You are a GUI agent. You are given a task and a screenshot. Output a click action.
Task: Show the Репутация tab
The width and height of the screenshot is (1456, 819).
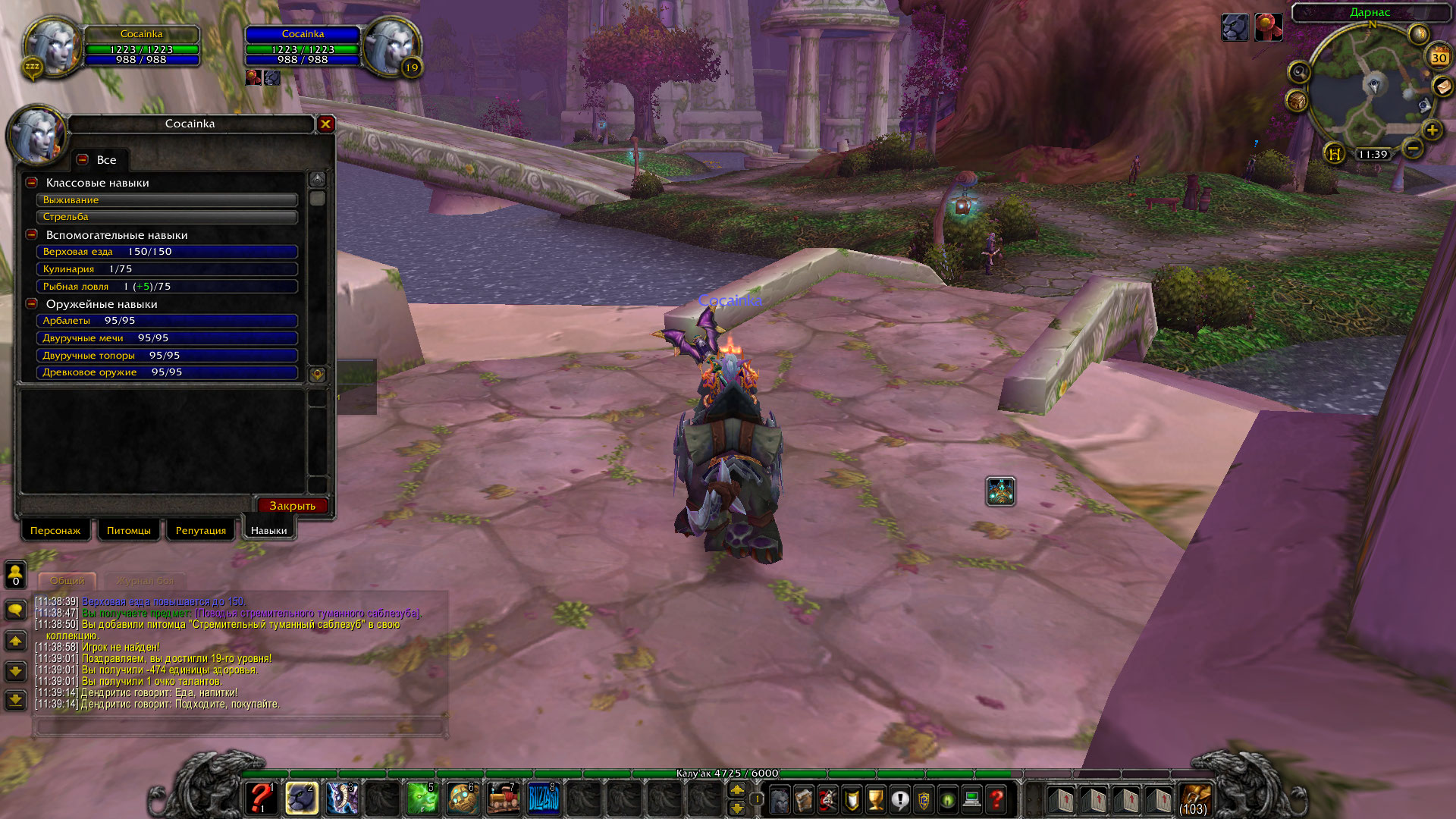[201, 530]
